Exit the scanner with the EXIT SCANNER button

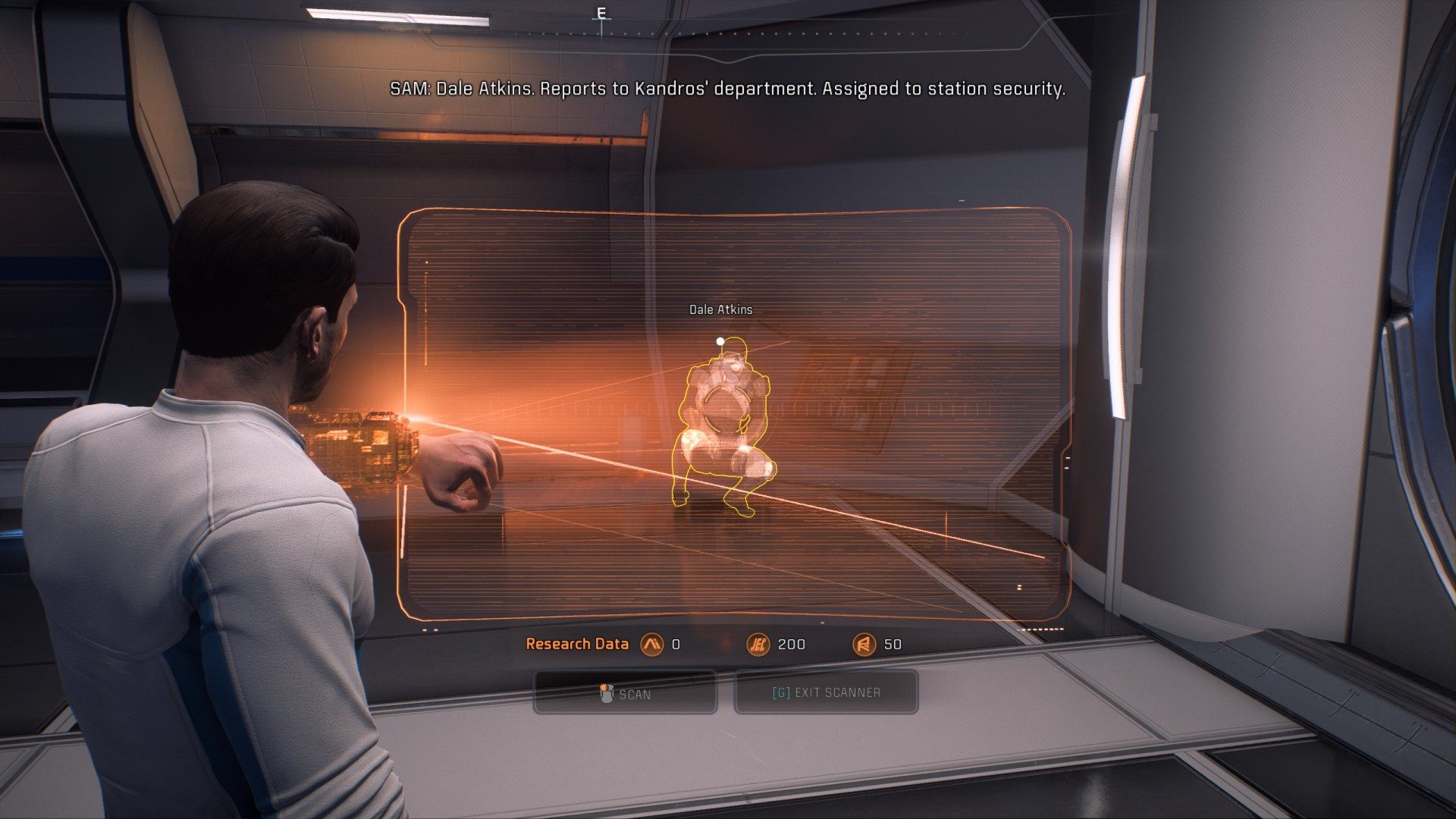point(826,692)
